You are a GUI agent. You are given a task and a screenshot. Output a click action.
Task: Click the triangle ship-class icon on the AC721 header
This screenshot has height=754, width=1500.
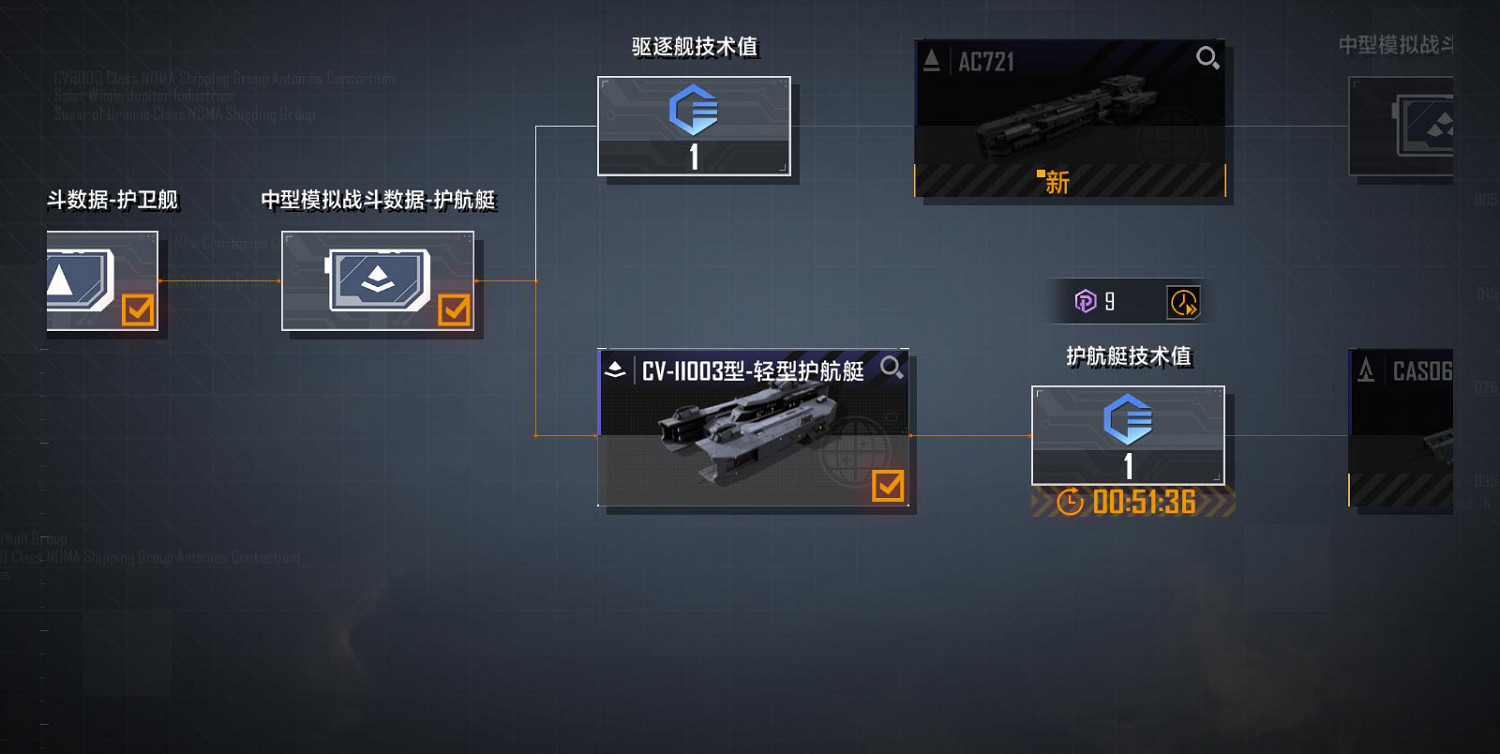click(x=931, y=58)
